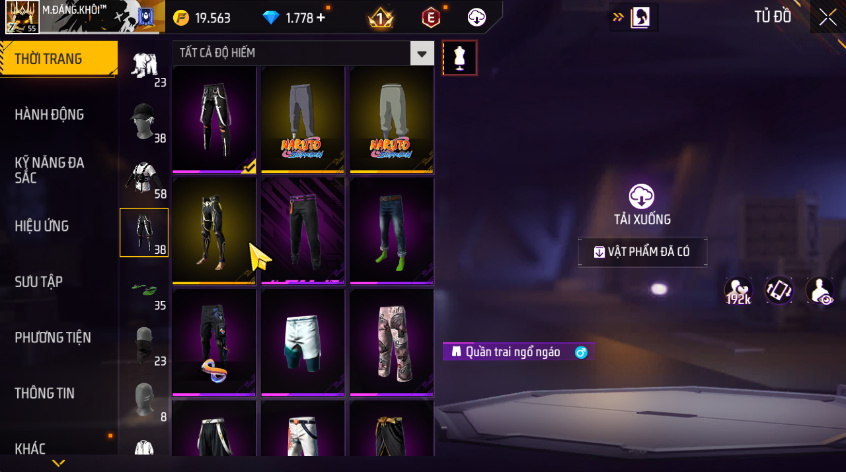
Task: Select the blue jeans with green shoes
Action: 391,227
